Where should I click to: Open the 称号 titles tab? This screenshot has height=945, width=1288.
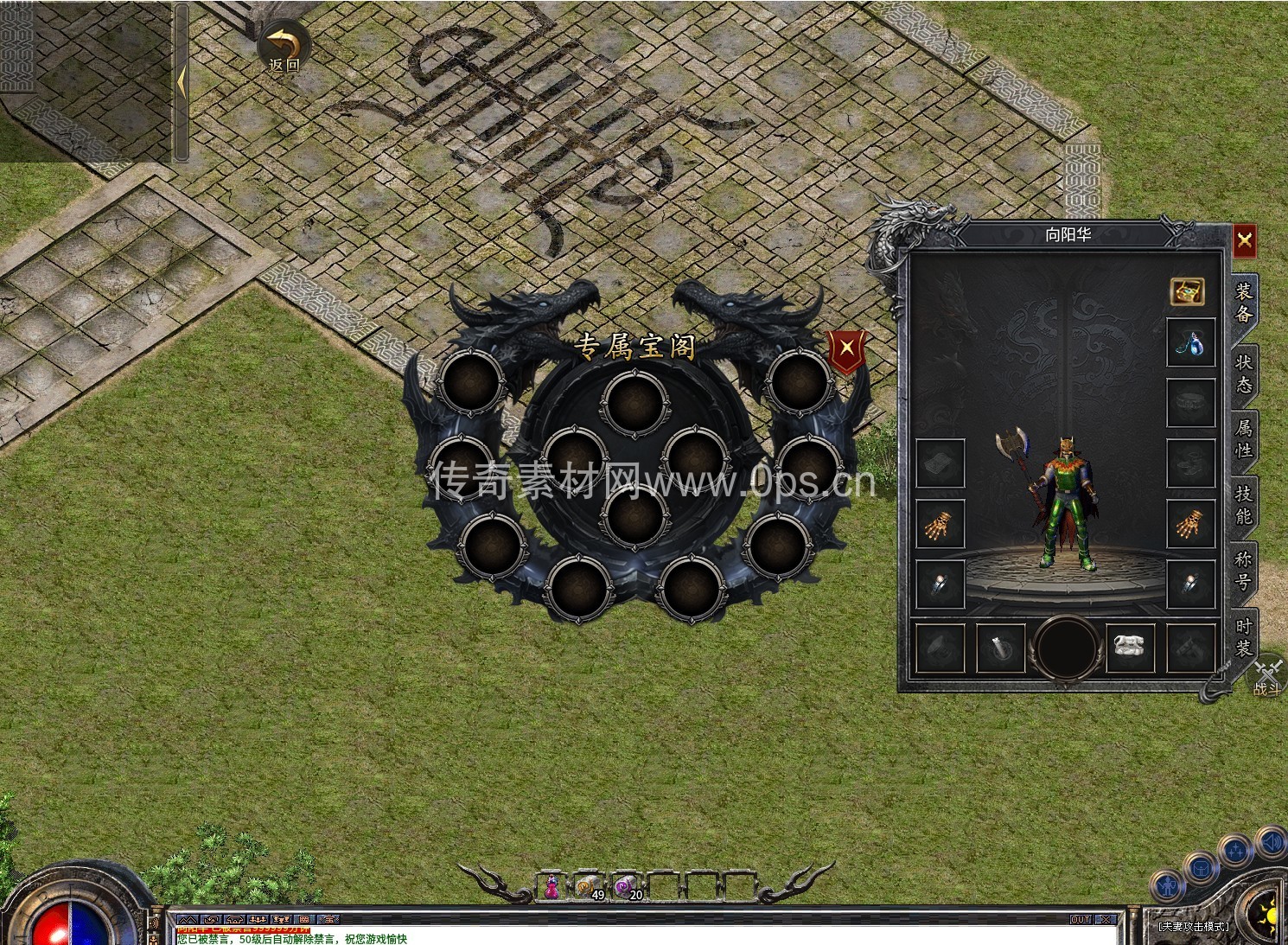coord(1244,571)
